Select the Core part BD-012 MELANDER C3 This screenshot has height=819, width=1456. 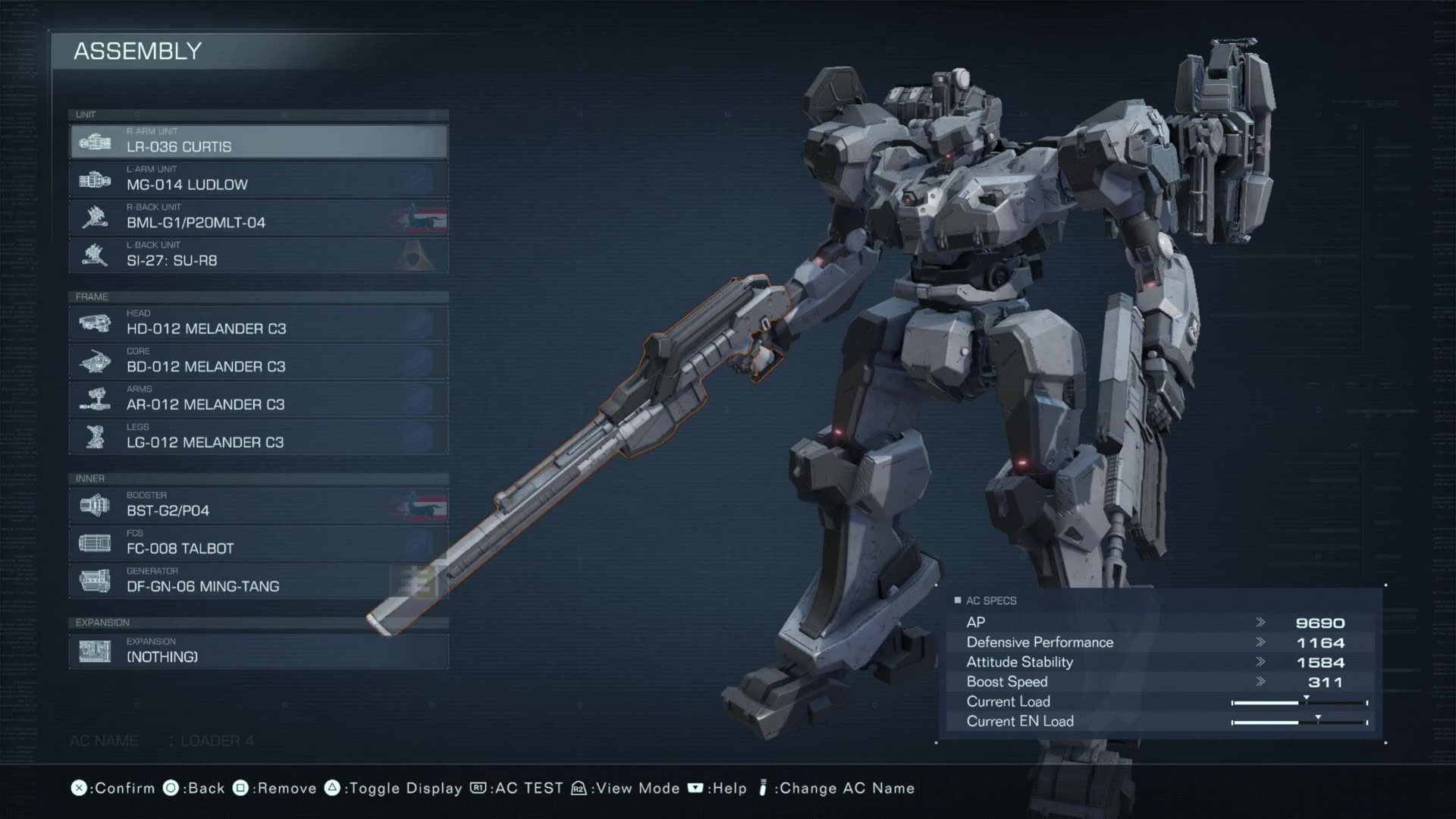click(258, 362)
